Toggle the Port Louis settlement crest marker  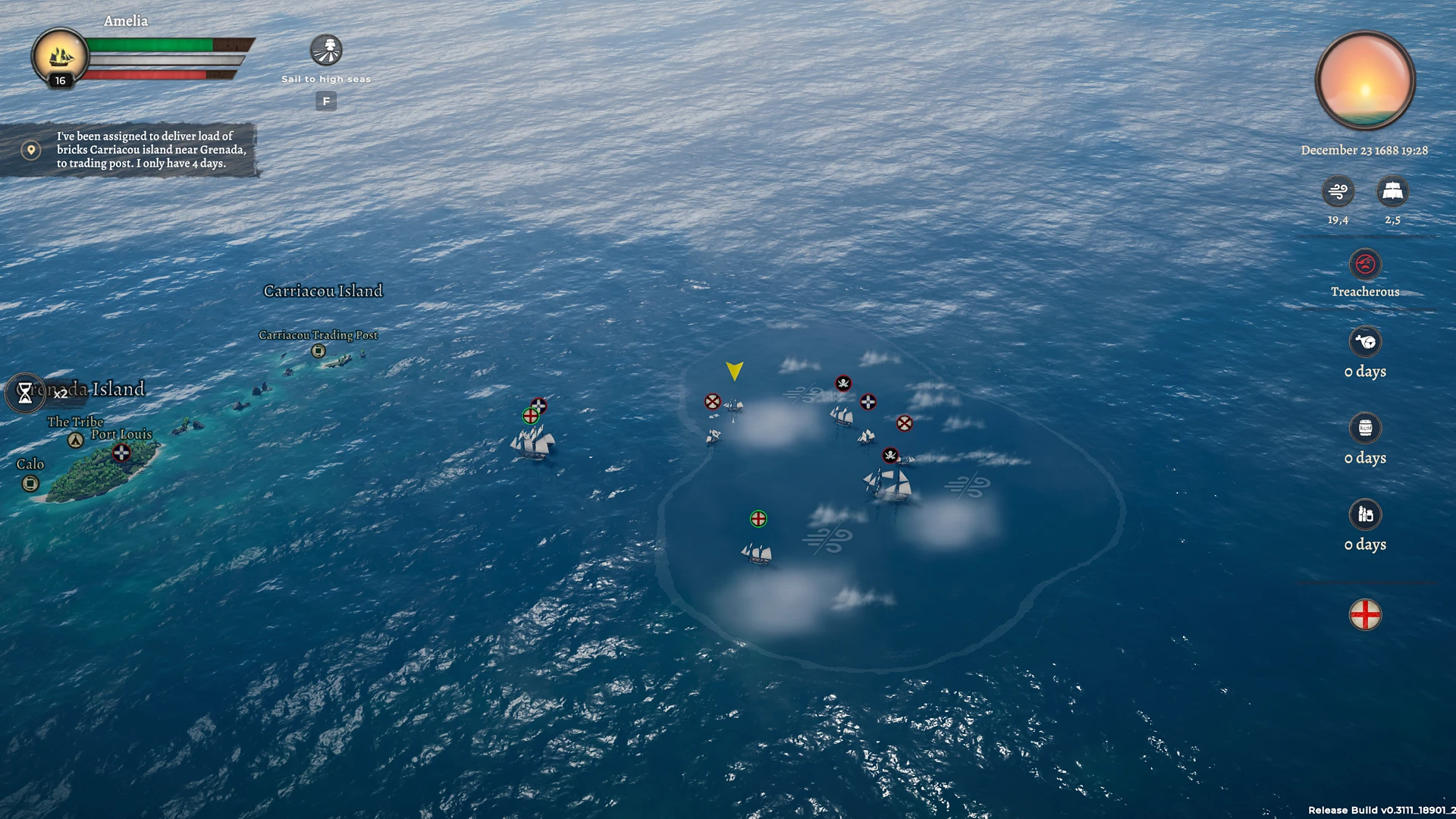click(121, 453)
